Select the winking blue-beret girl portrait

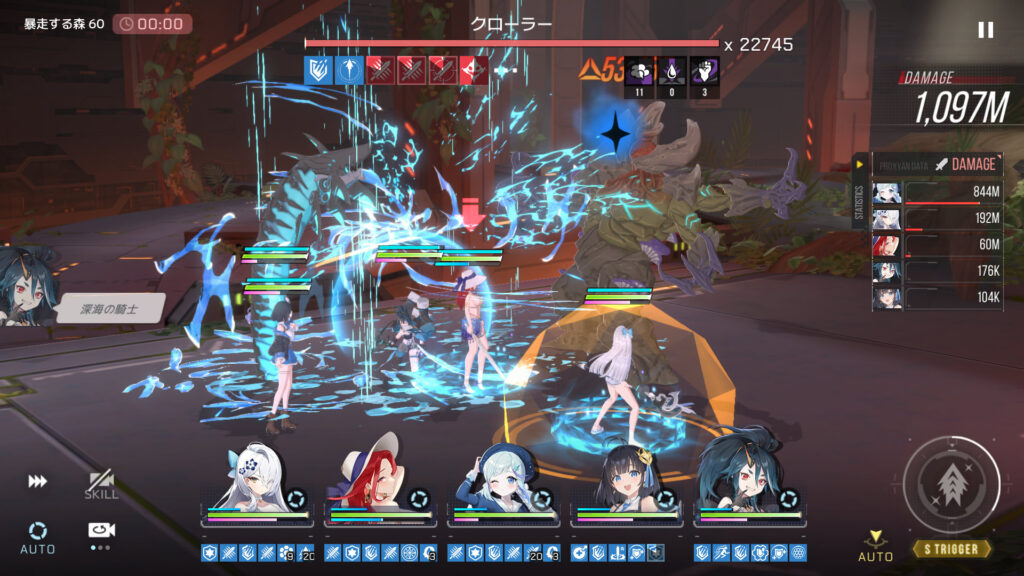click(502, 482)
